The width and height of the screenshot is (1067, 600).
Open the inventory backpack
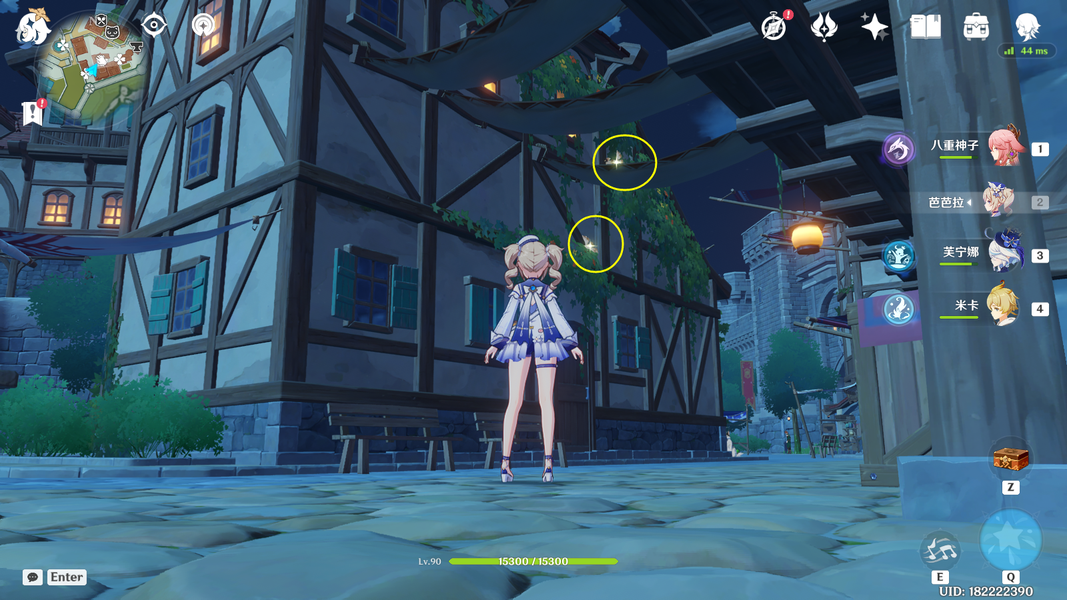[x=976, y=27]
